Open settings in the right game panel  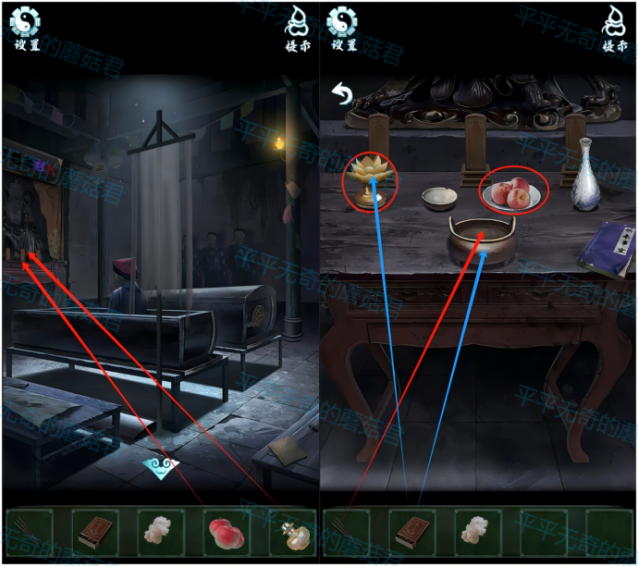(x=344, y=28)
